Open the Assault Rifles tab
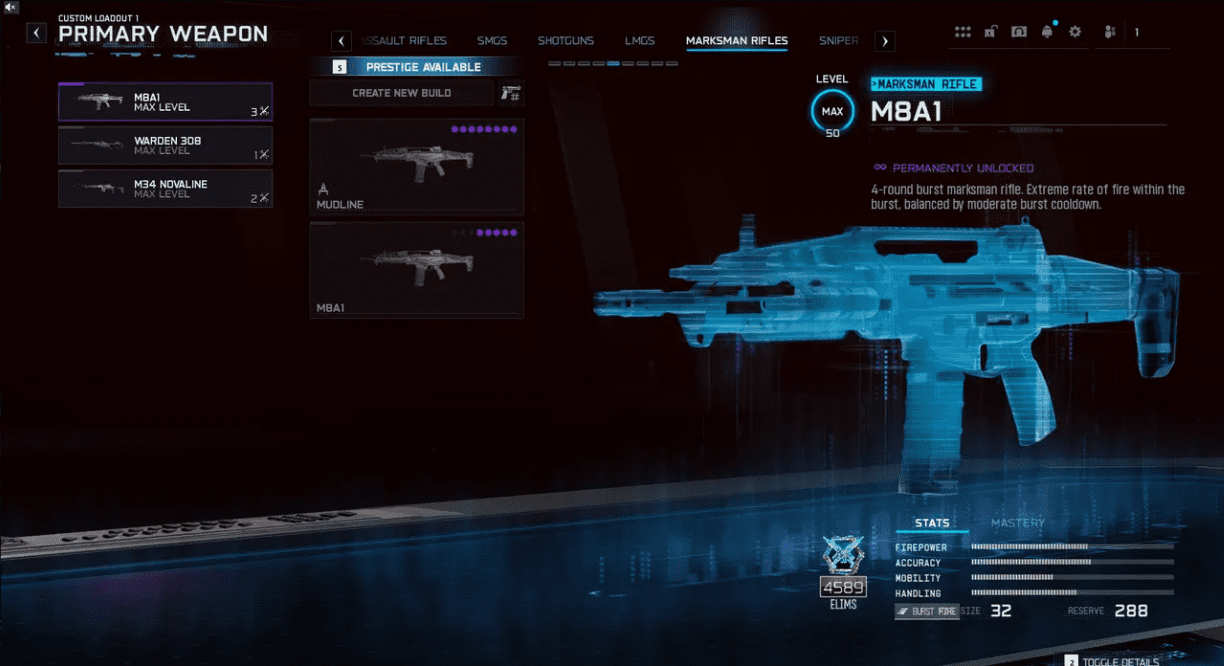 406,41
